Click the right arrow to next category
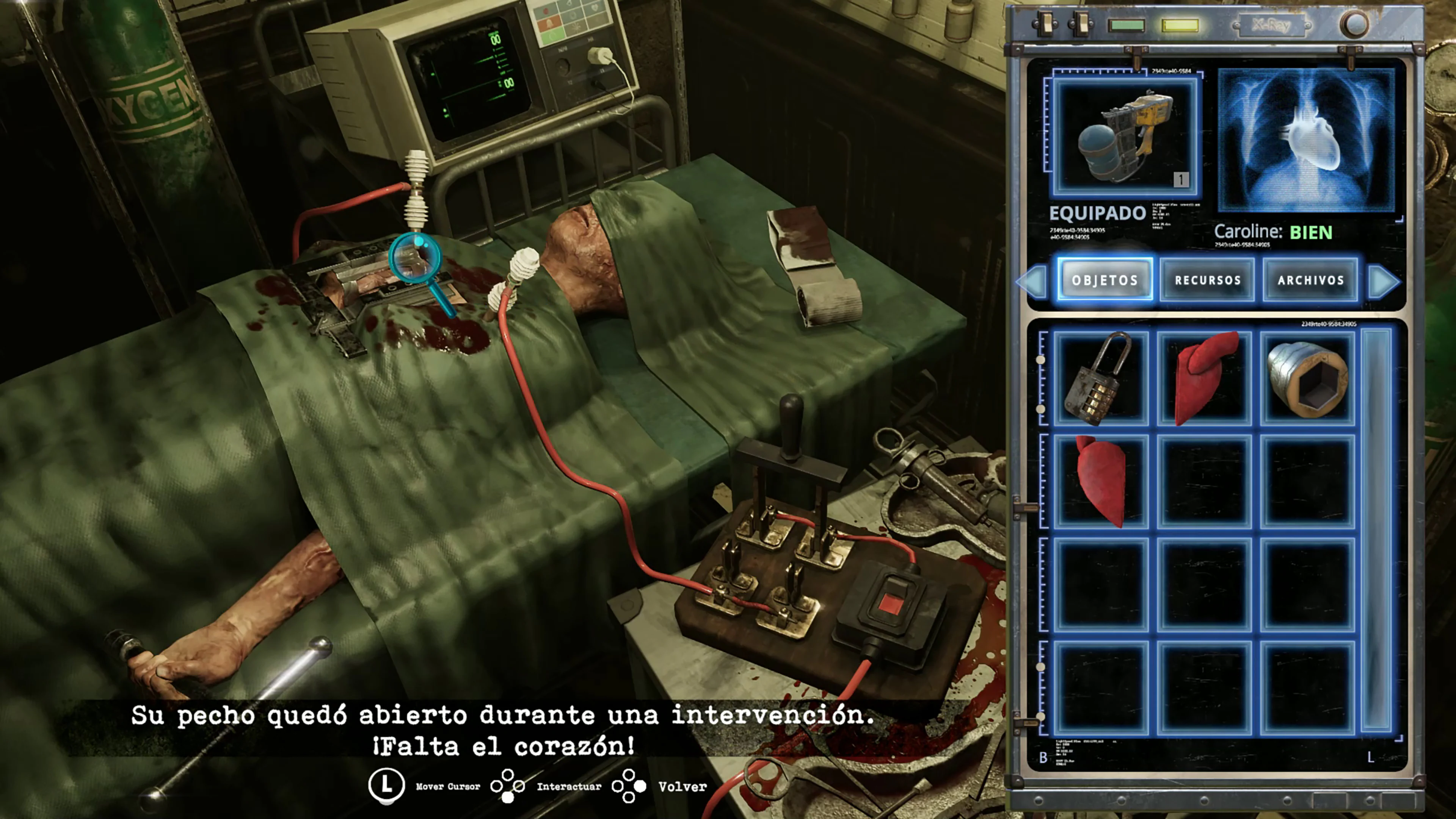The width and height of the screenshot is (1456, 819). [x=1382, y=282]
